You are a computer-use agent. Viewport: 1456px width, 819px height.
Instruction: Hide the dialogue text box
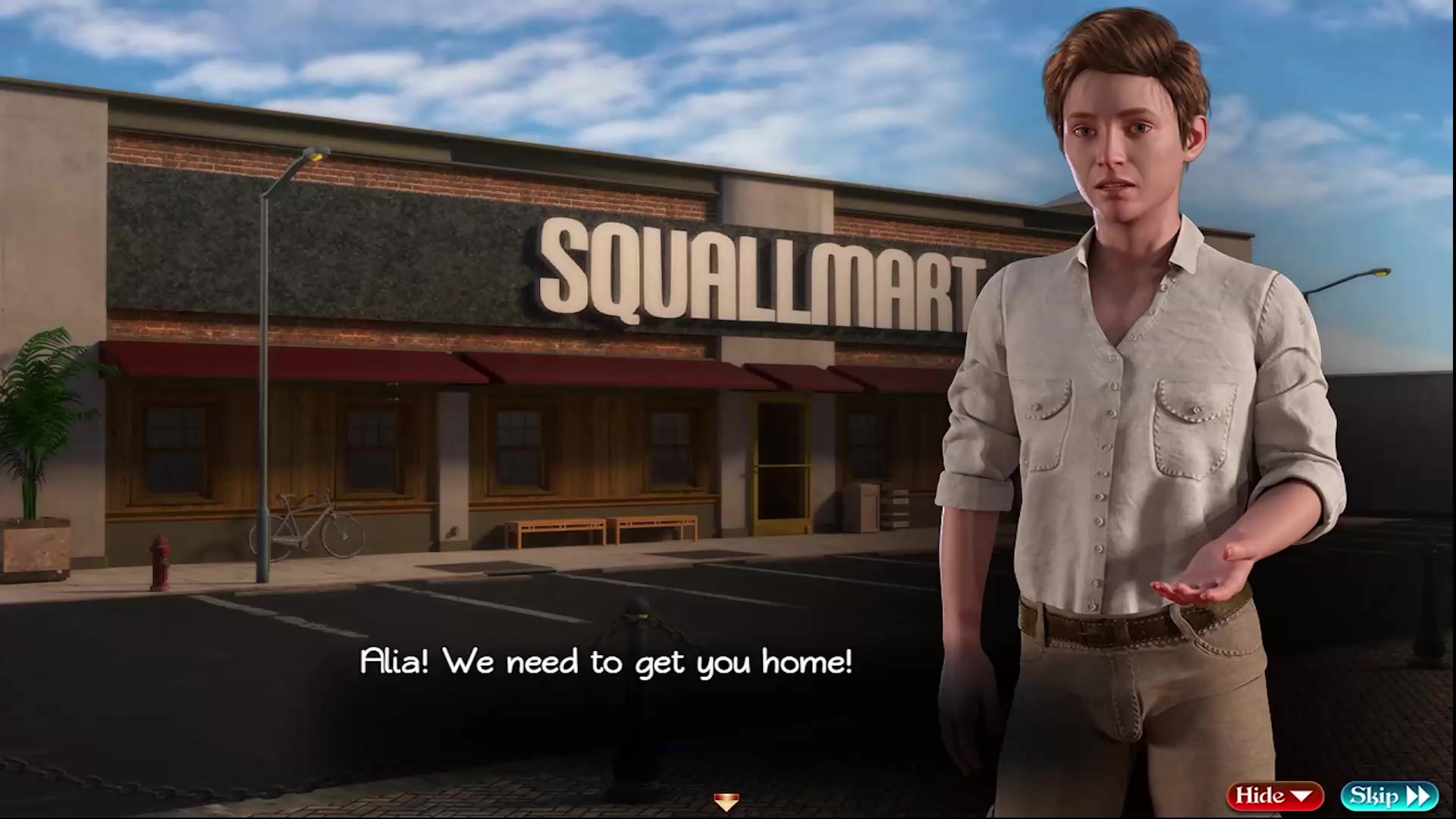1274,795
